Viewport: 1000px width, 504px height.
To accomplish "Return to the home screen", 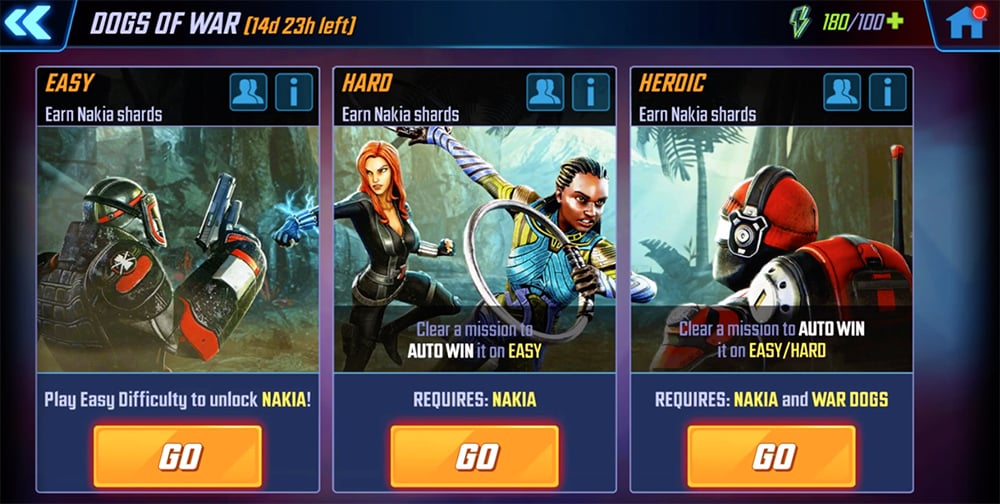I will tap(966, 23).
